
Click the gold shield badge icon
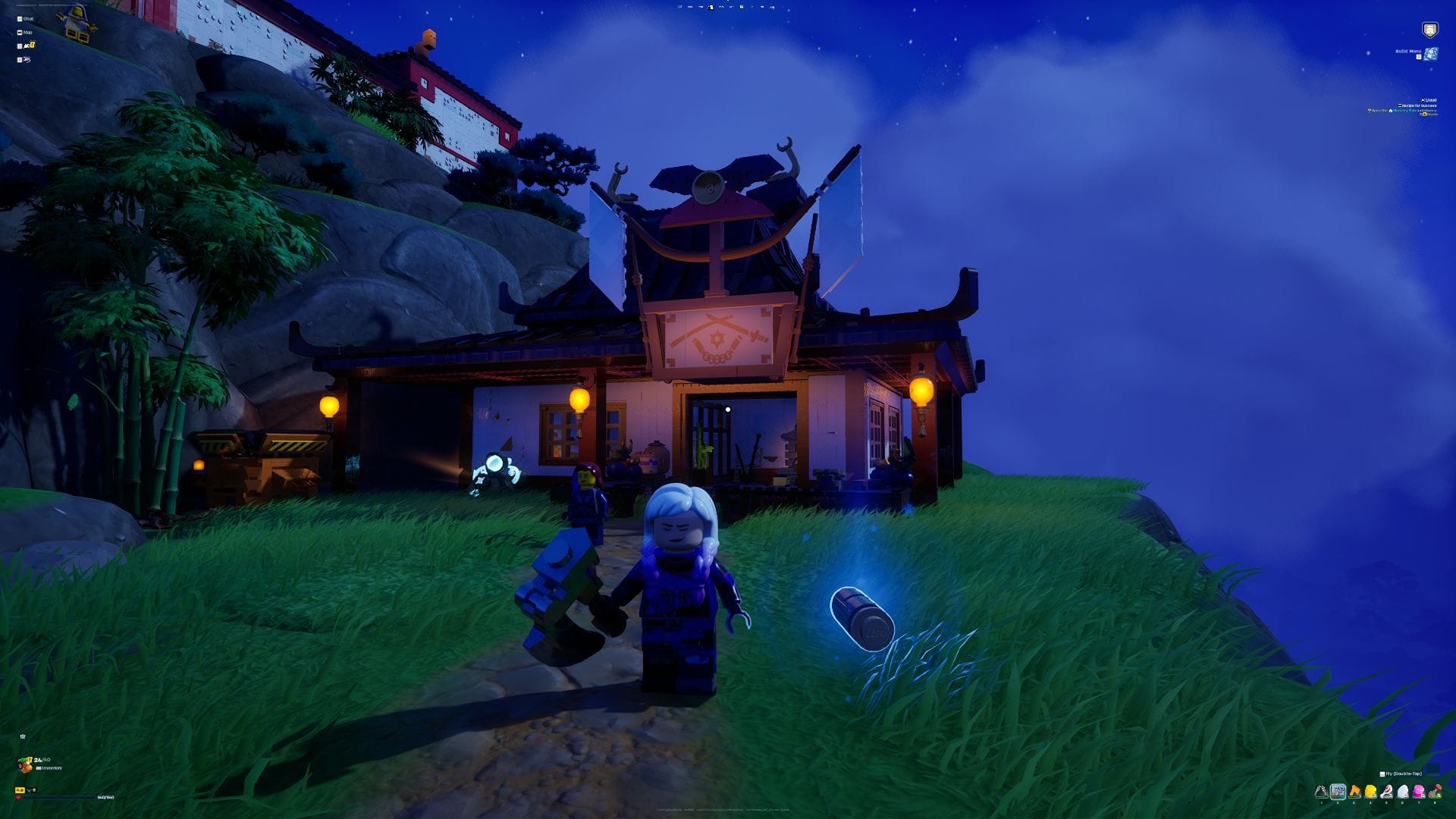pos(1429,30)
